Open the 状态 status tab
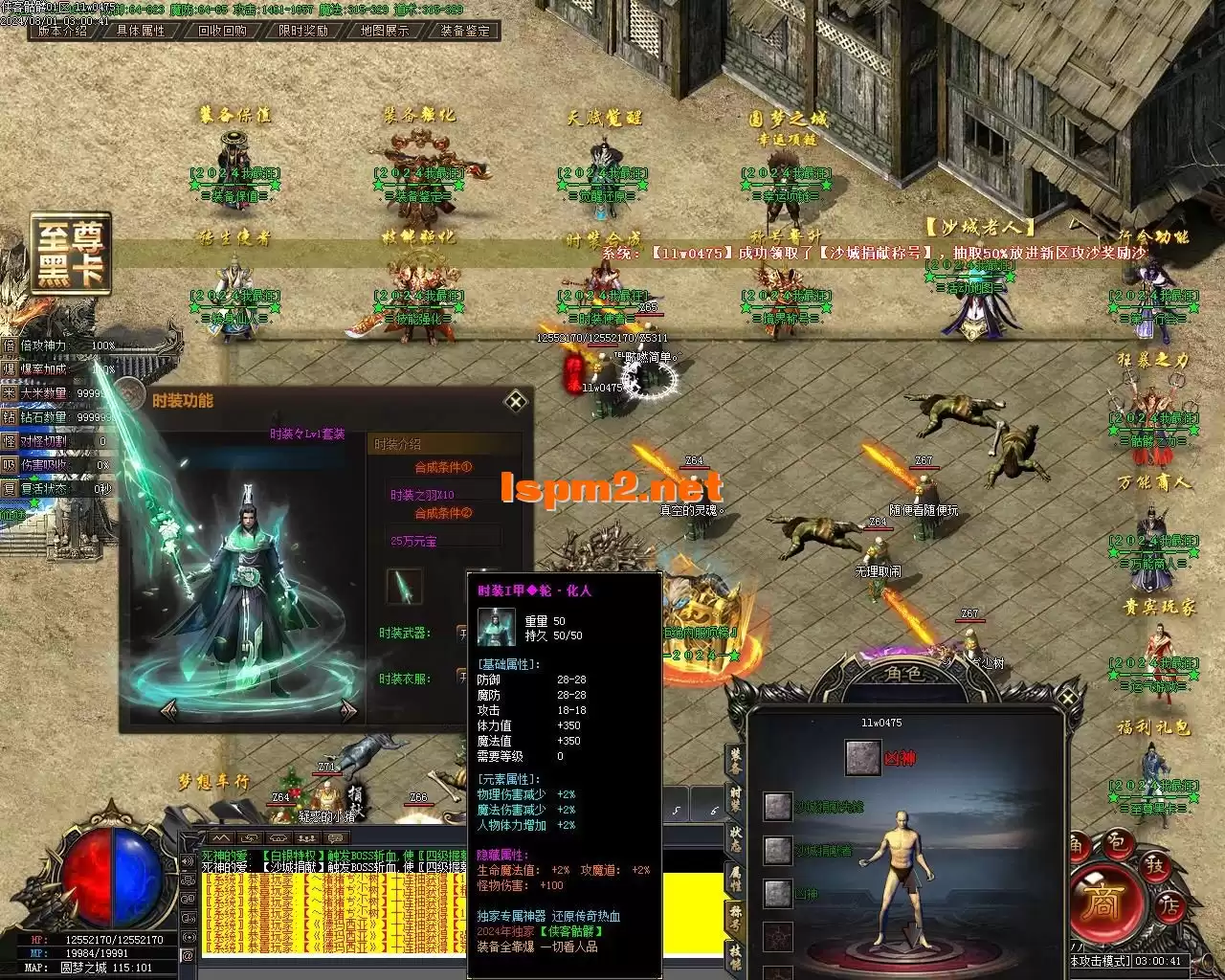 click(735, 839)
